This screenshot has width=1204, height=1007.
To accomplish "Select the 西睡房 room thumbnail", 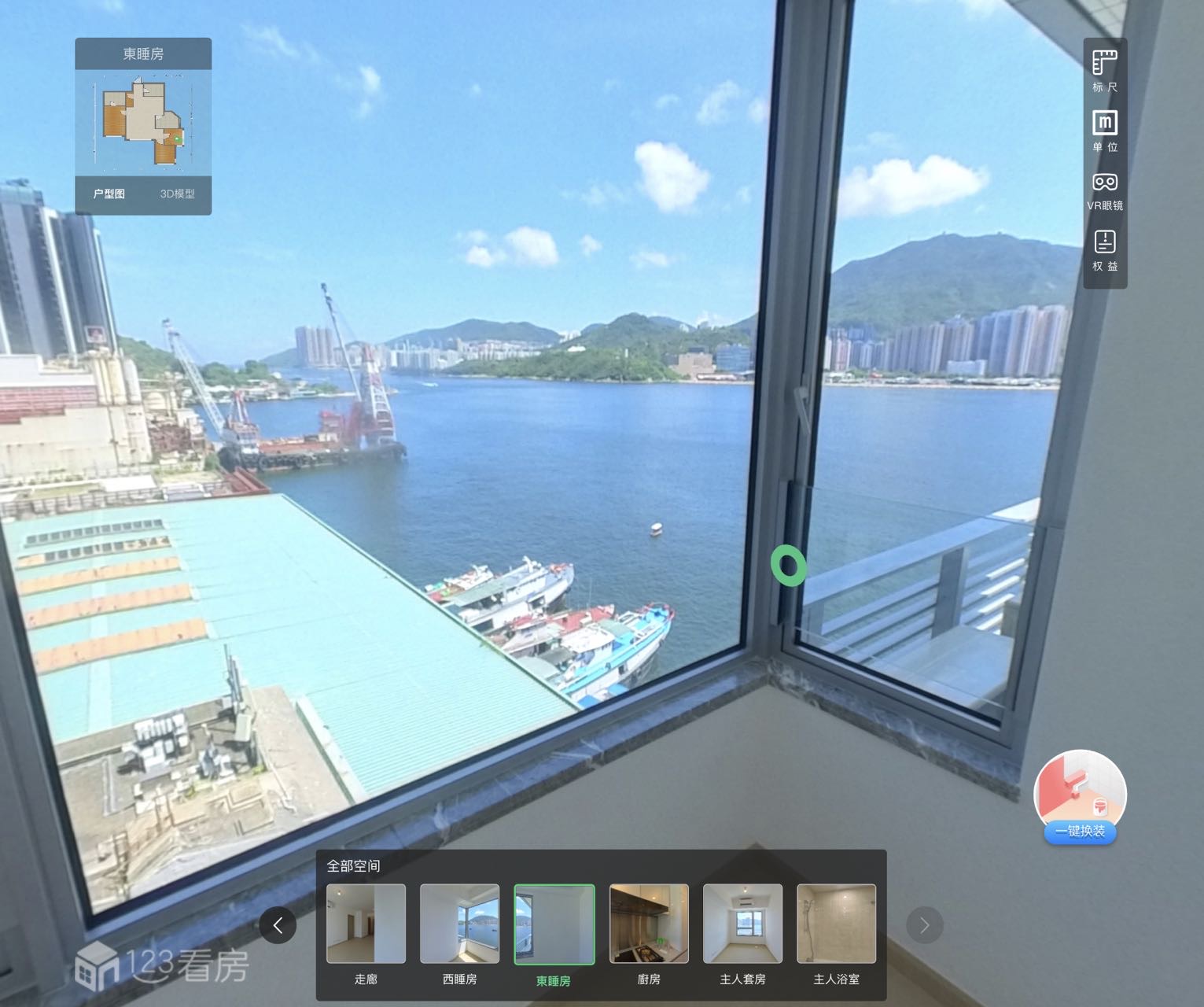I will [x=459, y=924].
